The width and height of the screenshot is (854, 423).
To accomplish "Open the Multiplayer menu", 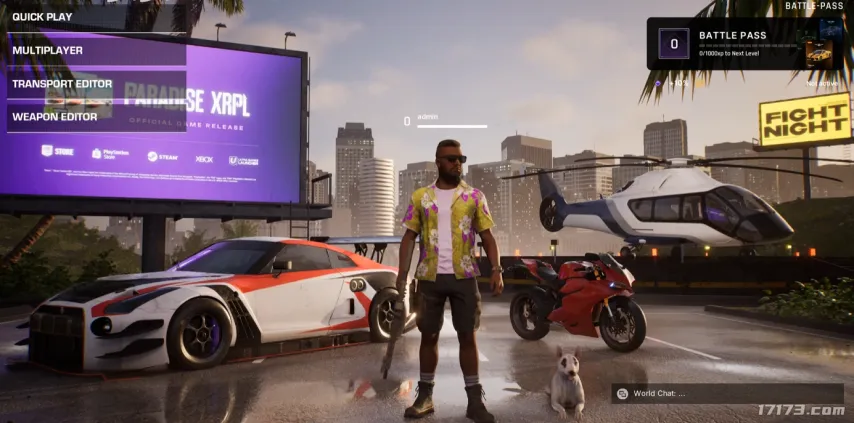I will pos(48,50).
